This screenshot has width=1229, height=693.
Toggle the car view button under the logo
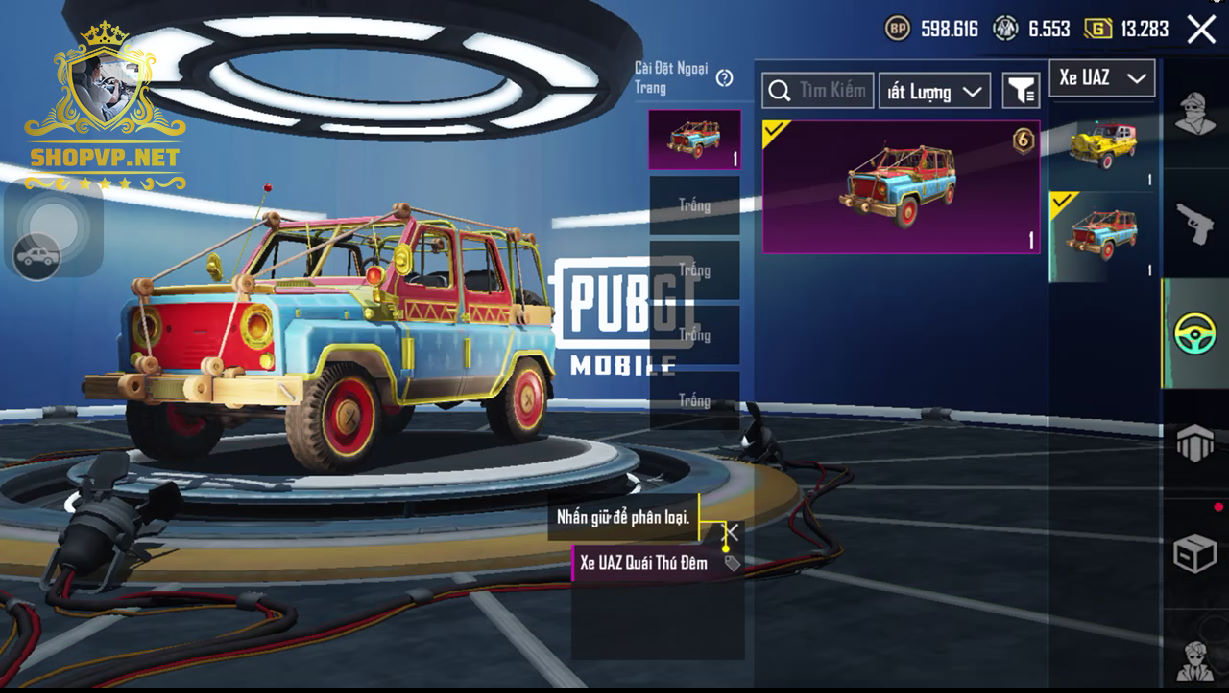pyautogui.click(x=36, y=257)
